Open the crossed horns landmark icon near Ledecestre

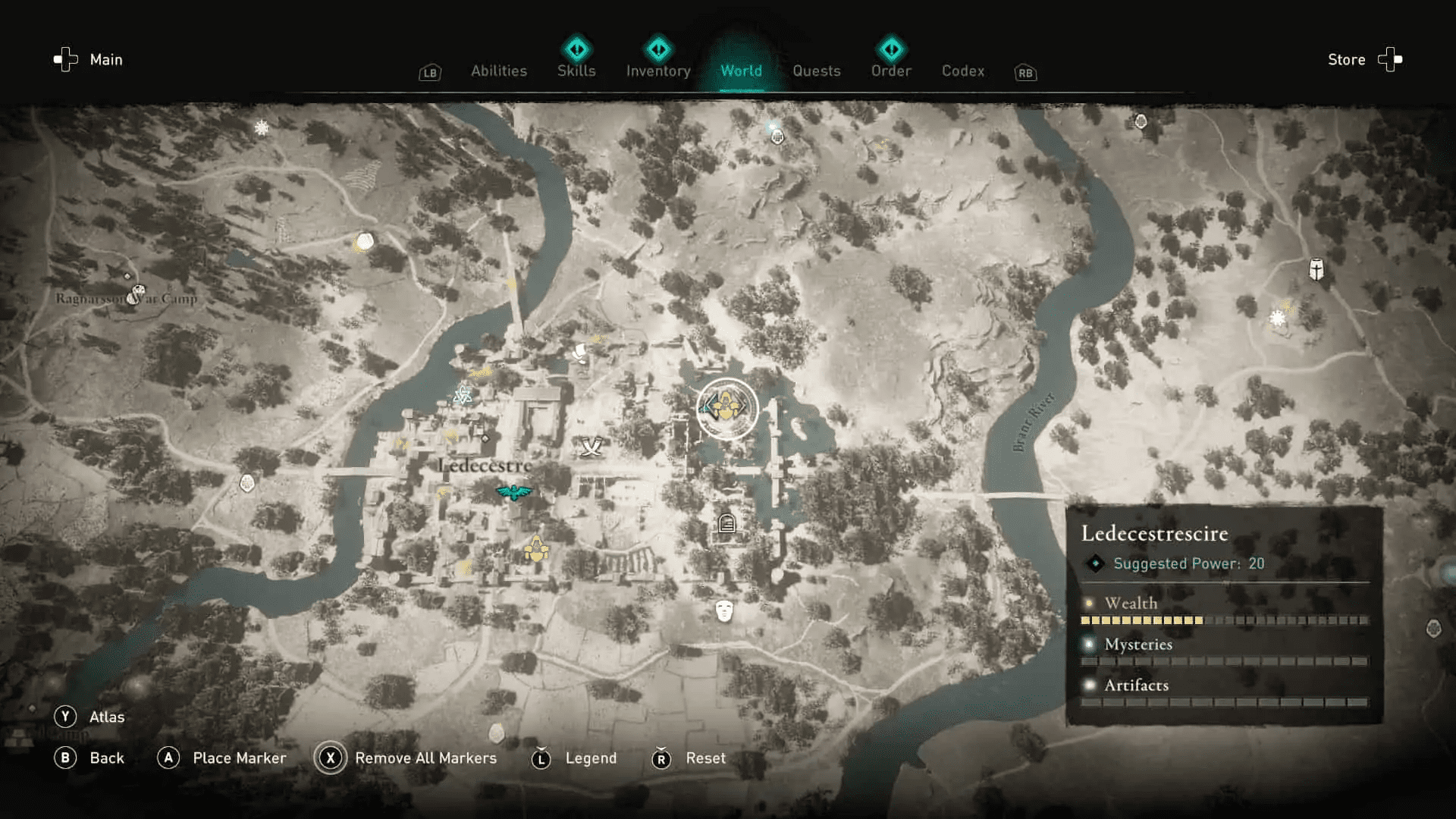point(591,446)
